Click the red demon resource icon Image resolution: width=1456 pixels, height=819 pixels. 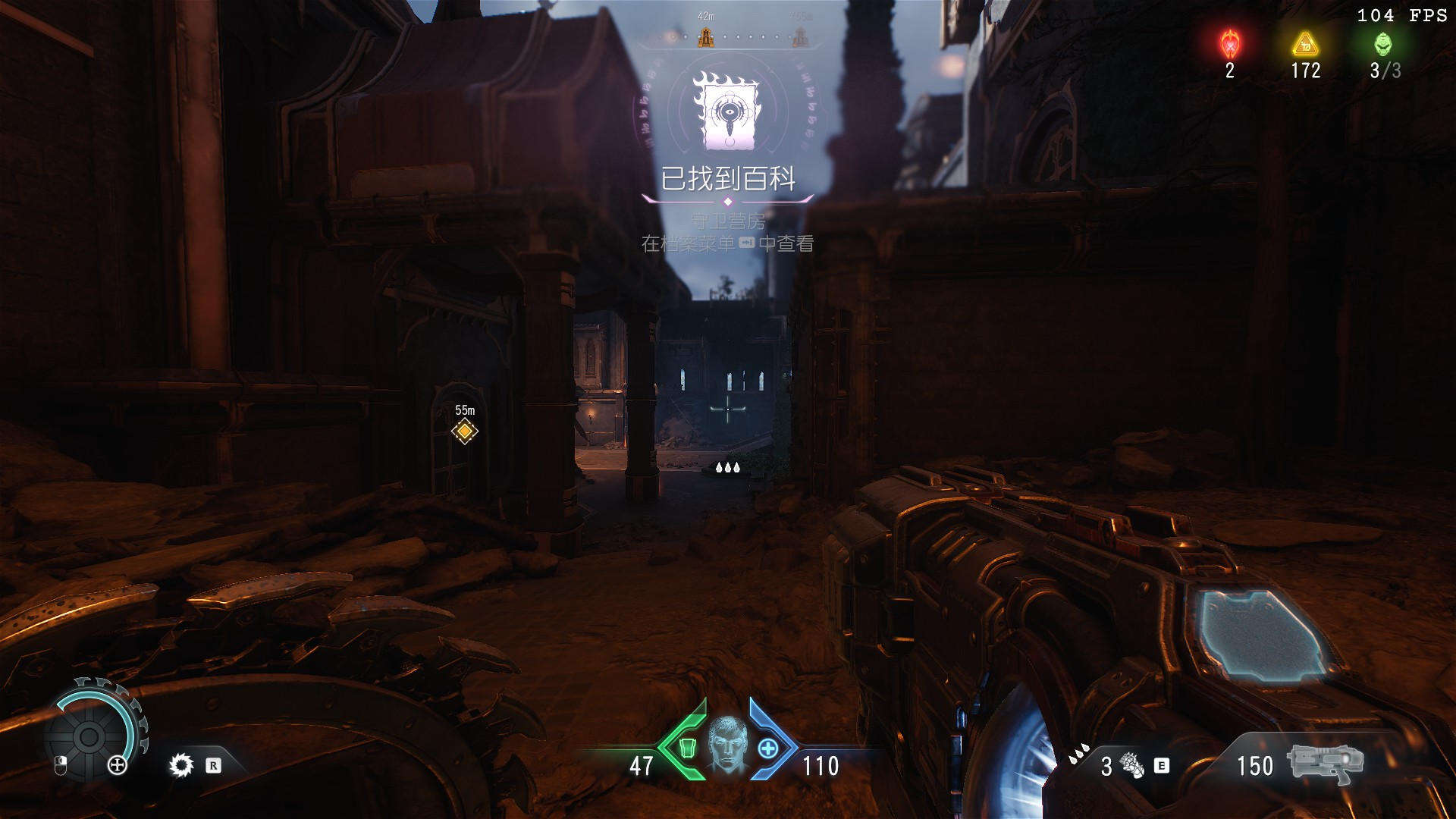pyautogui.click(x=1230, y=45)
